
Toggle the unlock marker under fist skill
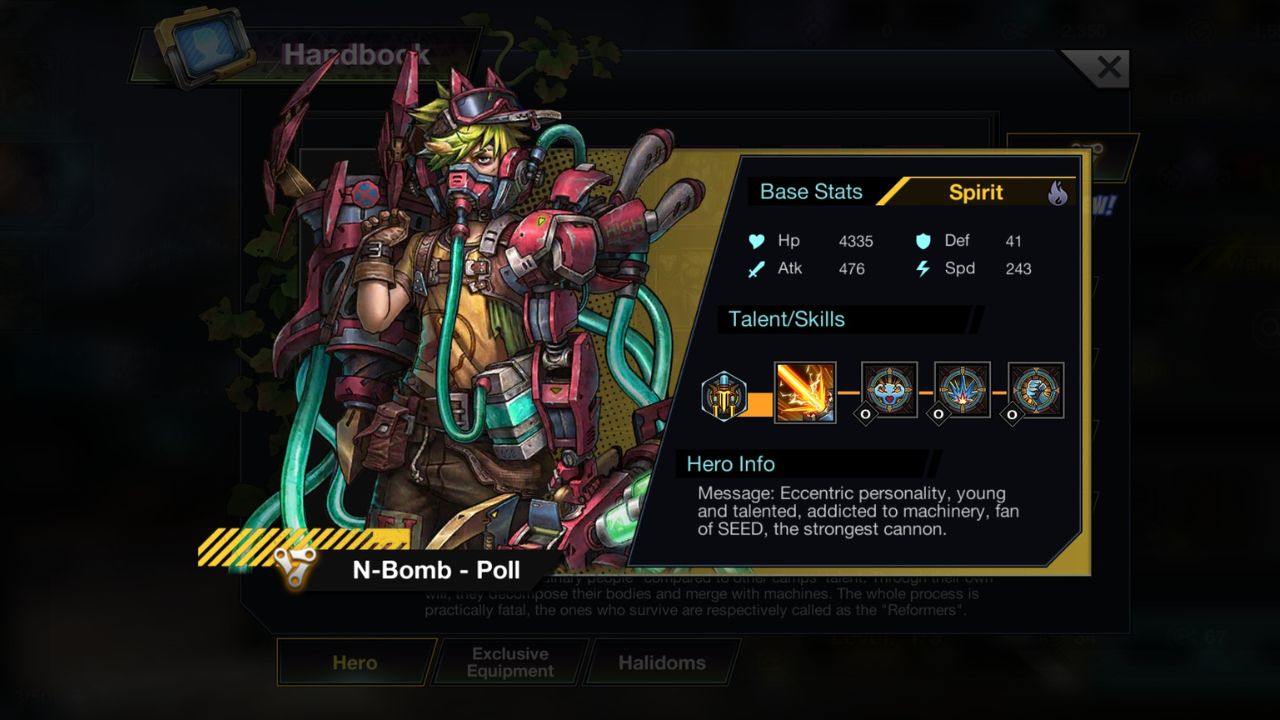(x=1012, y=414)
